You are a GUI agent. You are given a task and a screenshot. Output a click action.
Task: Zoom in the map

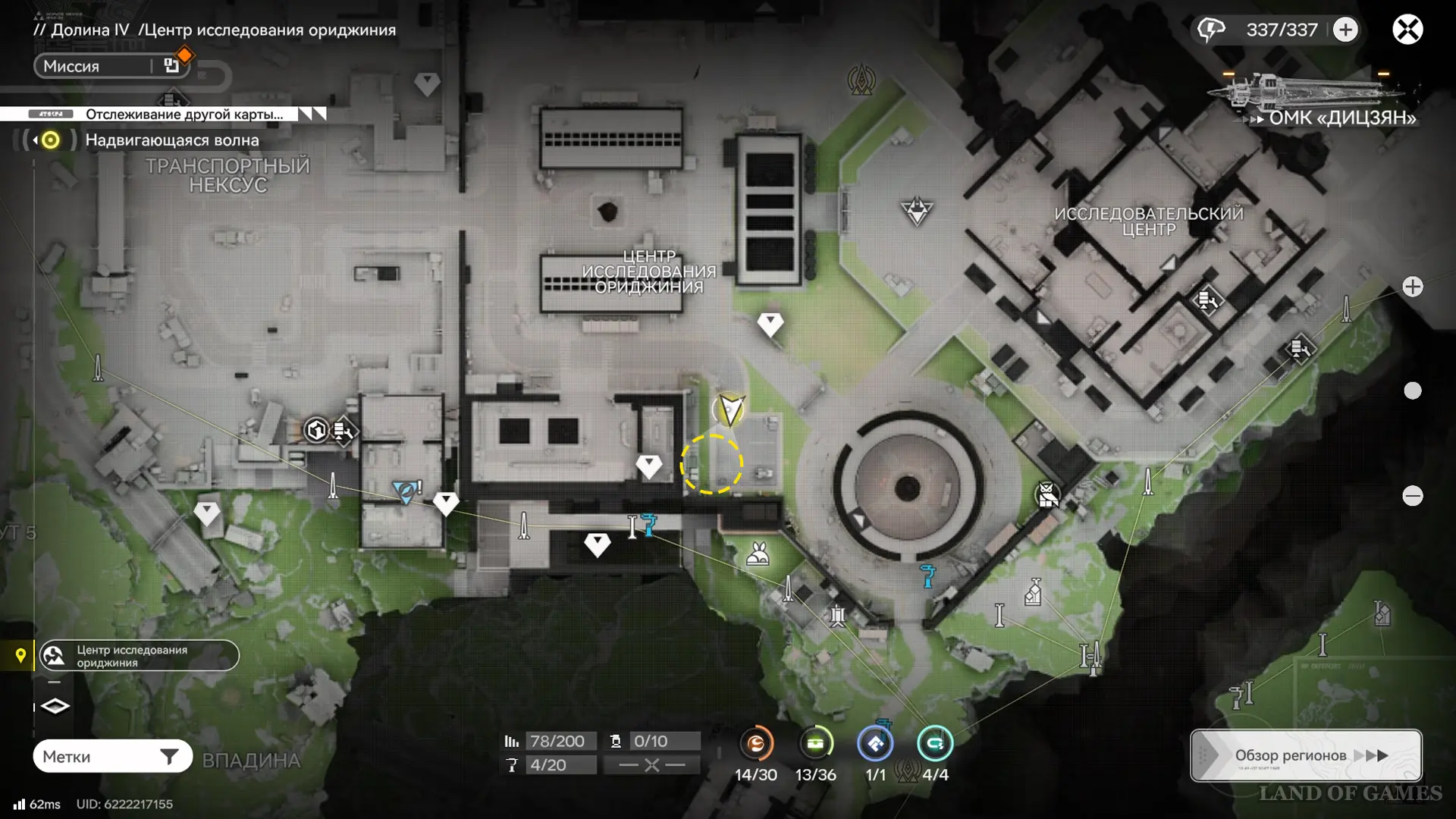(1412, 287)
